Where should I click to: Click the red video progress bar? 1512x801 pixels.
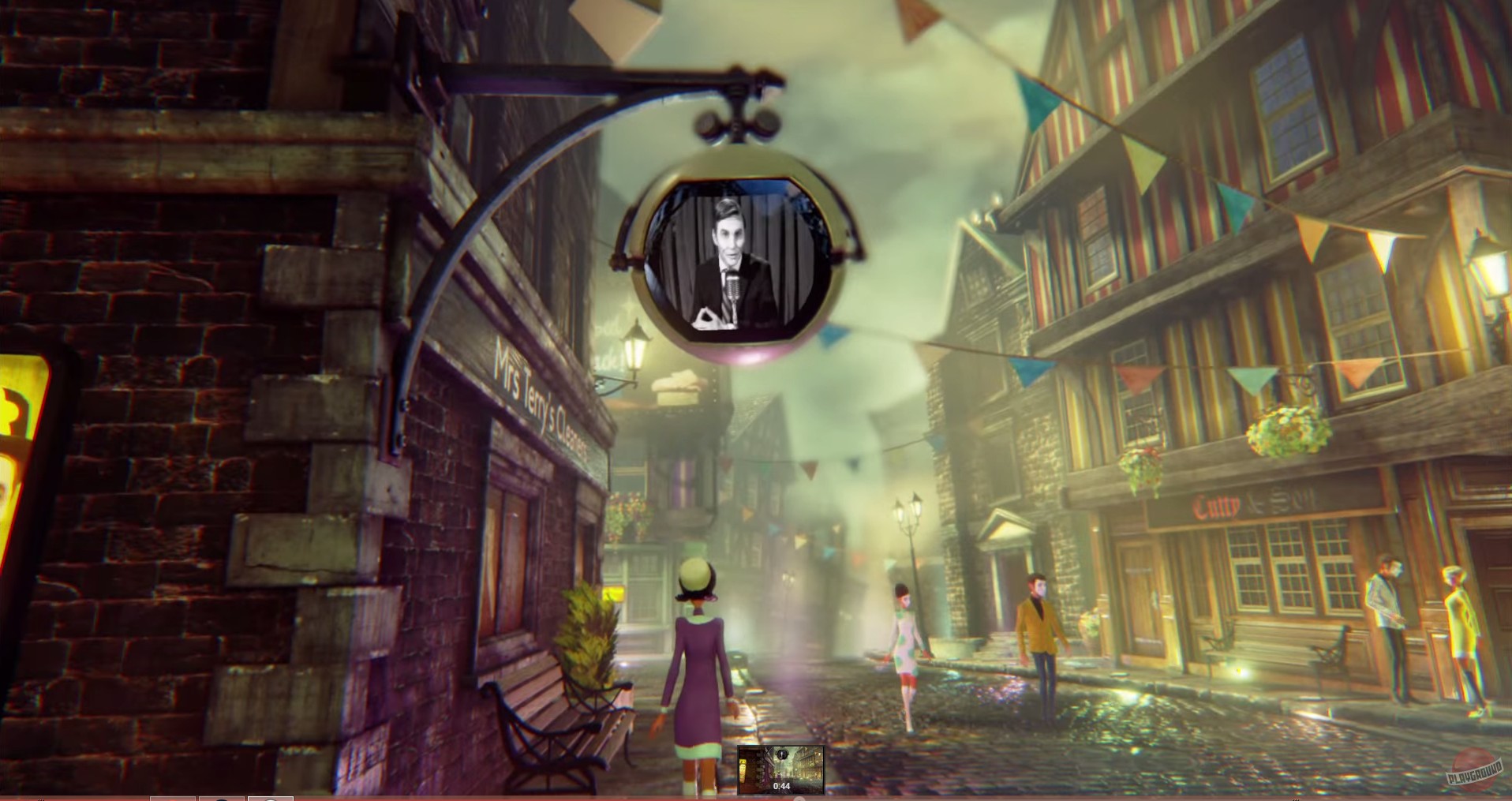[x=395, y=795]
